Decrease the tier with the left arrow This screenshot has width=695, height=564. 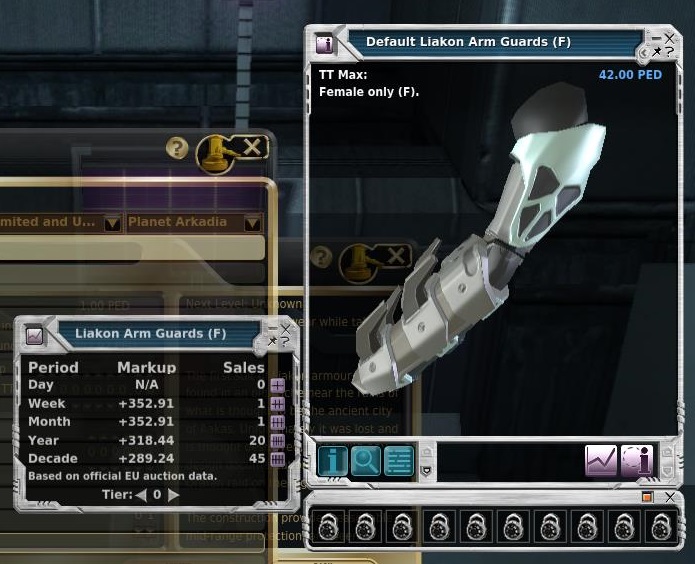click(141, 494)
